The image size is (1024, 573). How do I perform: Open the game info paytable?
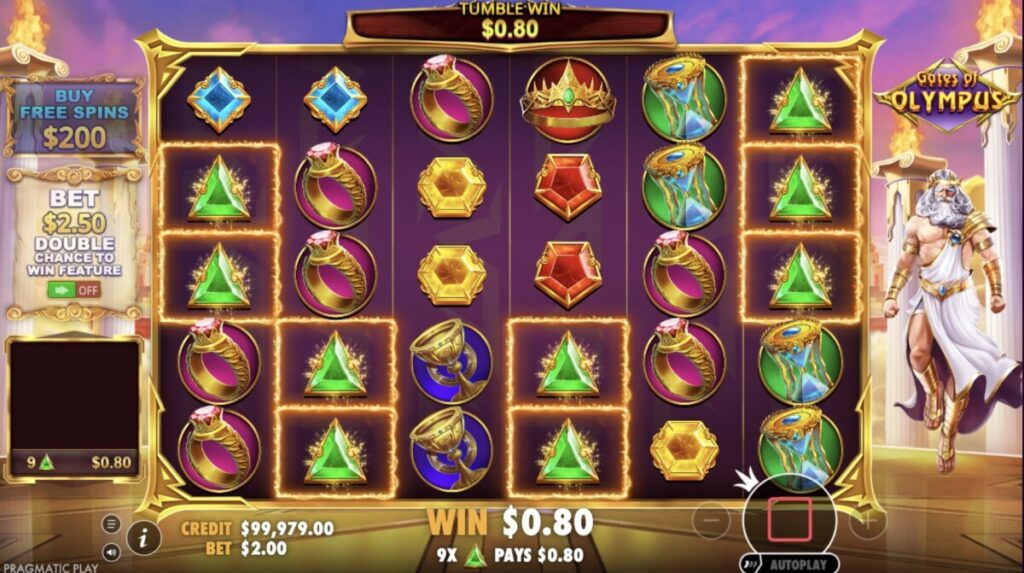(144, 538)
